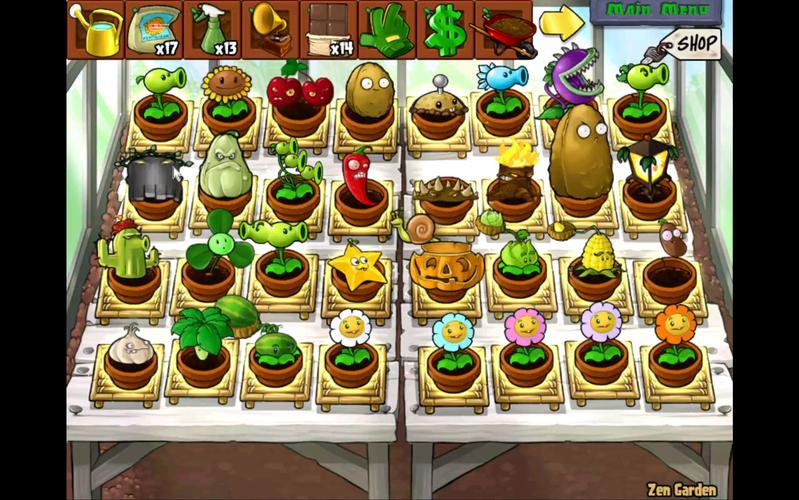Image resolution: width=799 pixels, height=500 pixels.
Task: Select the phonograph tool
Action: 270,30
